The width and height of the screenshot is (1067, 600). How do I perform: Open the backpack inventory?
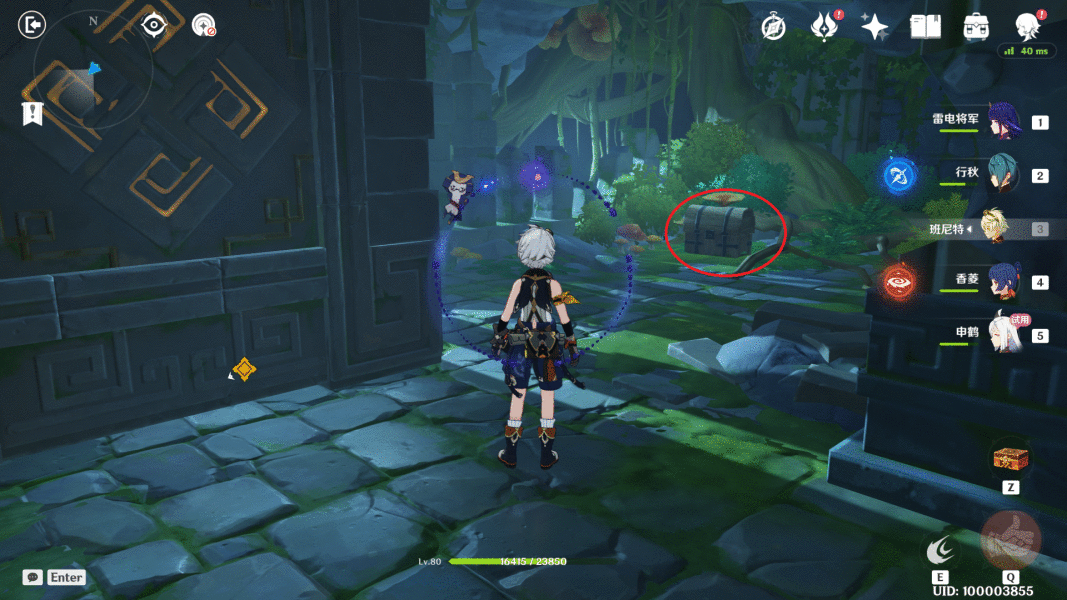(x=976, y=27)
